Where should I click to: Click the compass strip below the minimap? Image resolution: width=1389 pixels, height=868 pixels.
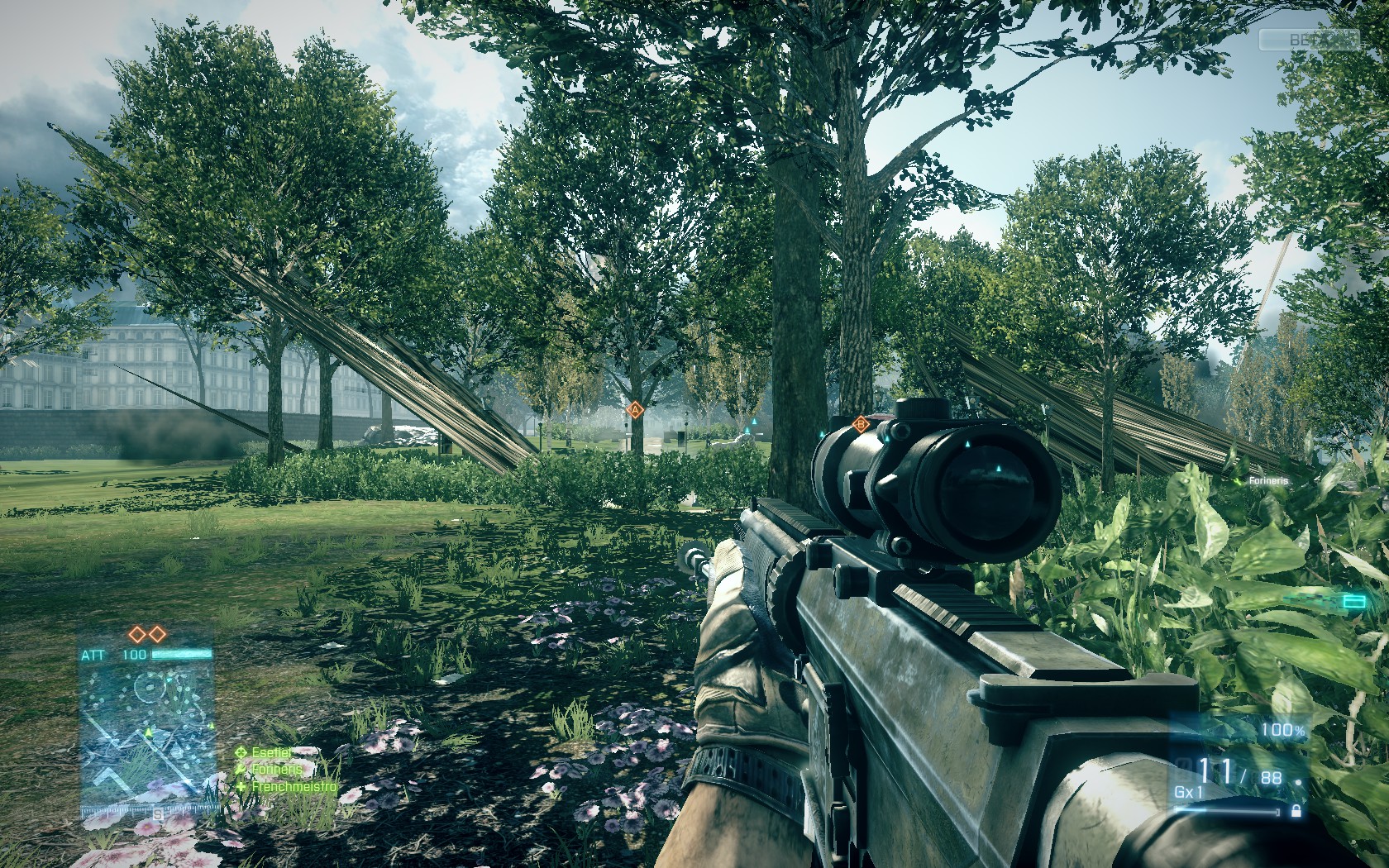tap(147, 813)
